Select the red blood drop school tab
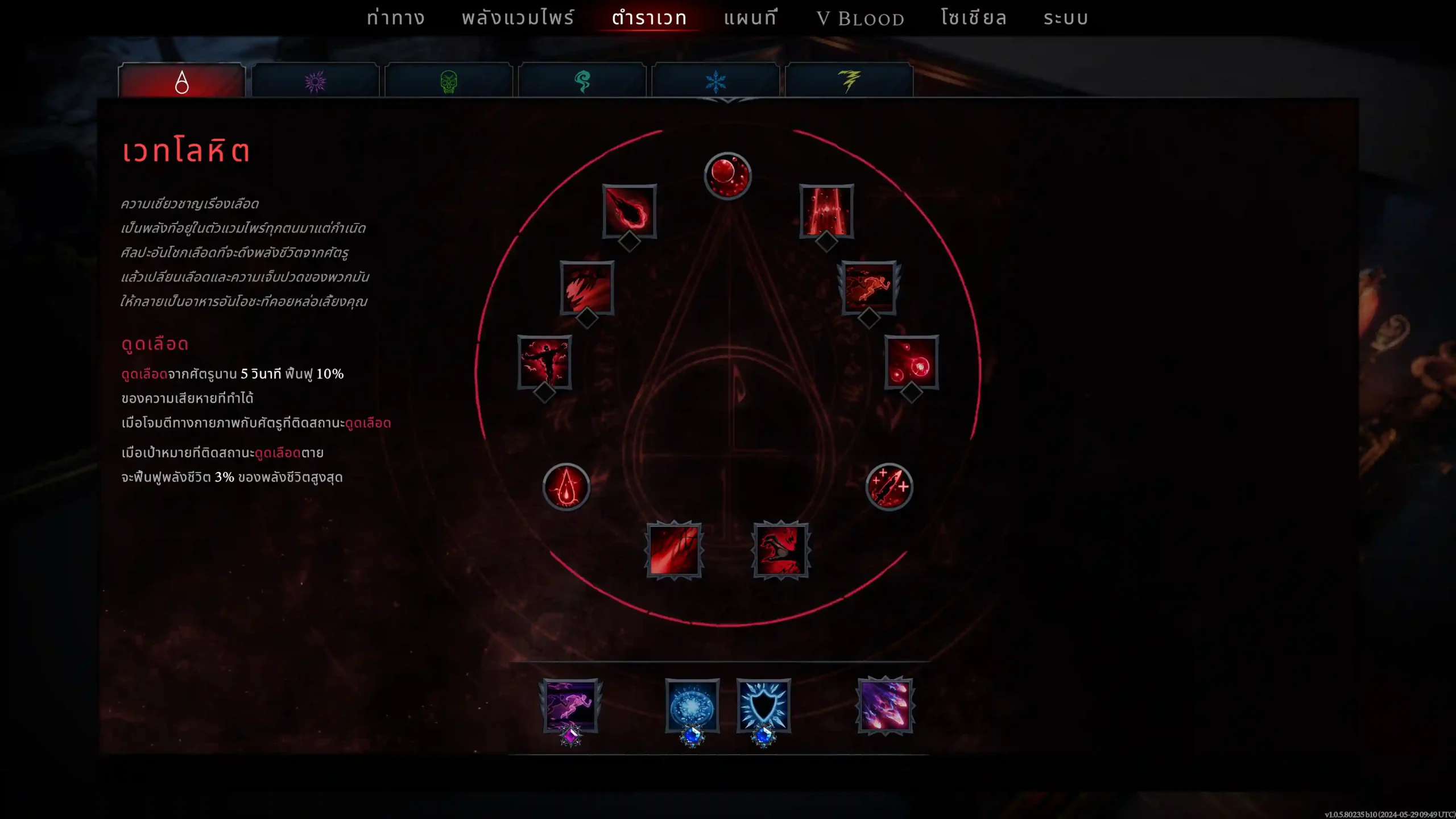This screenshot has height=819, width=1456. [182, 82]
